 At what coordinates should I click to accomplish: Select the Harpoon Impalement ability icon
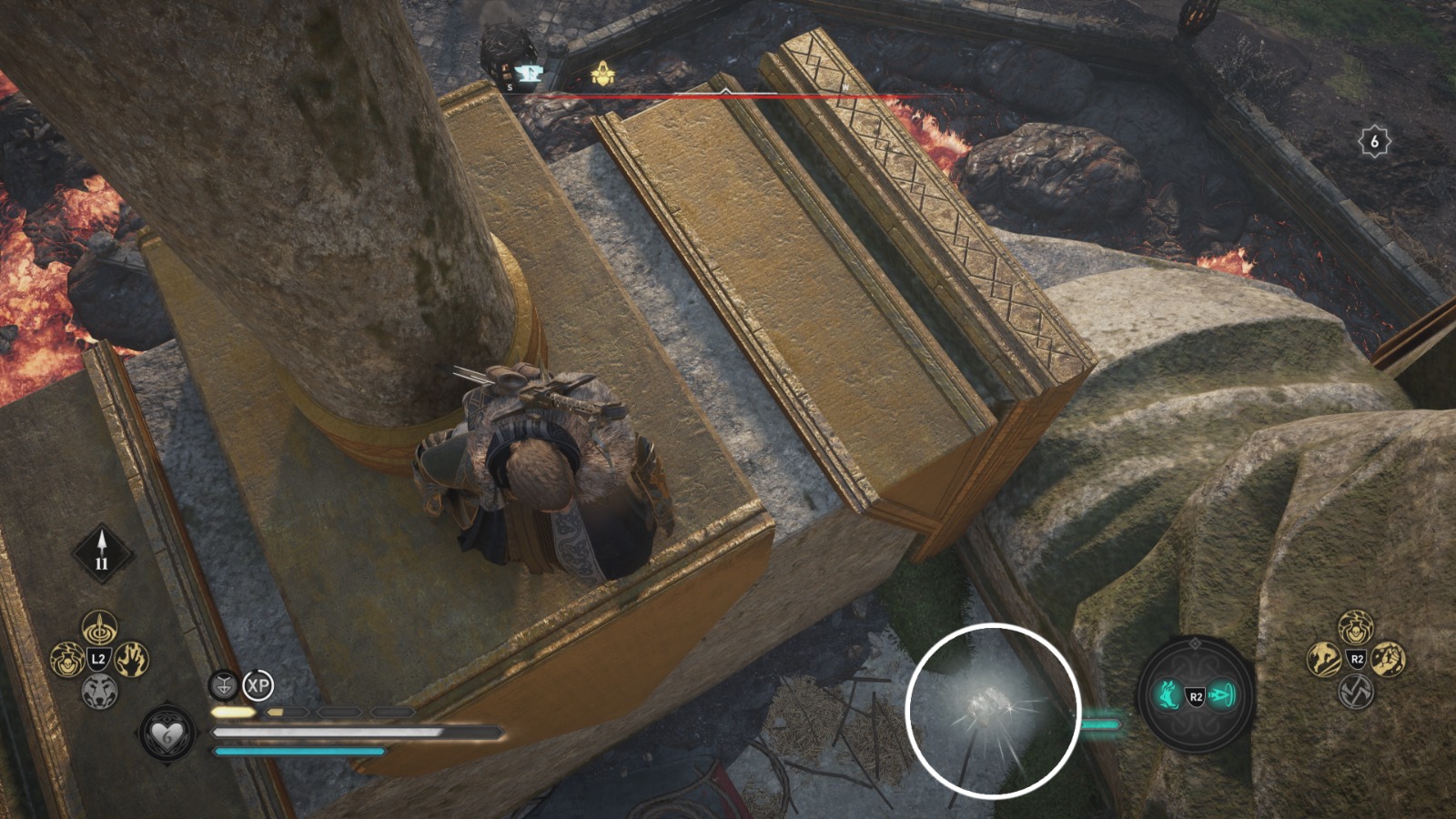(x=99, y=629)
